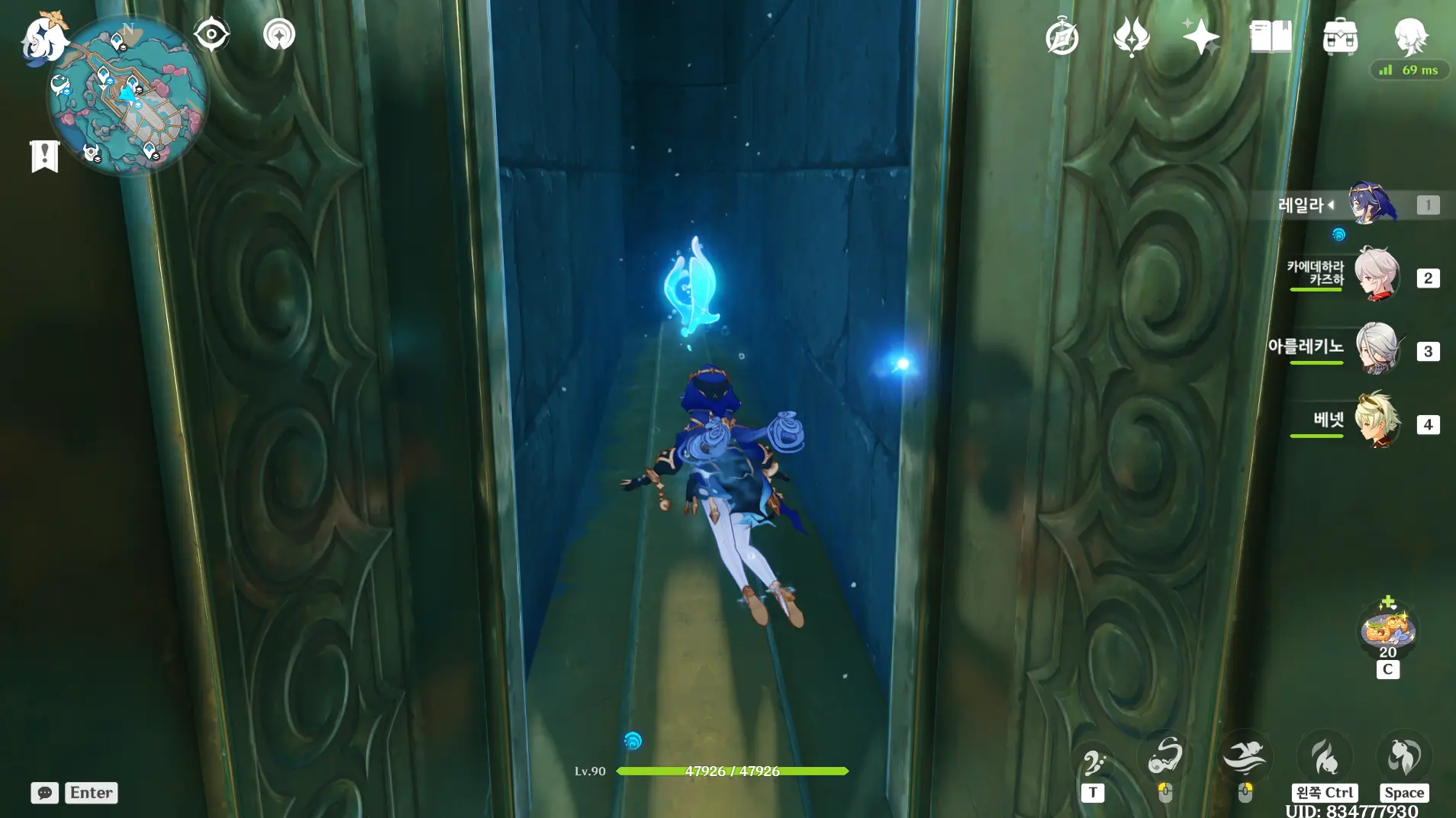Open the circular minimap
This screenshot has width=1456, height=818.
128,95
